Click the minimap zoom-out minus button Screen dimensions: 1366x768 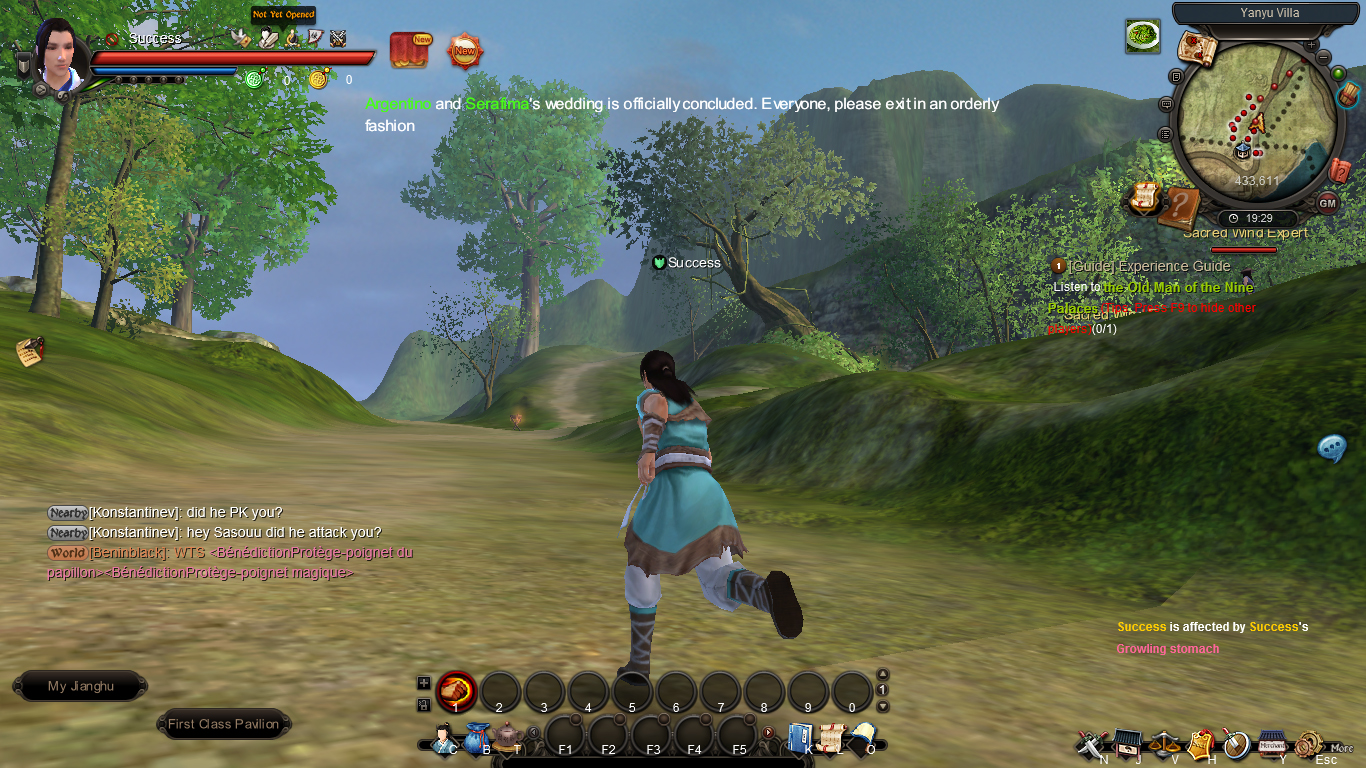click(x=1324, y=58)
